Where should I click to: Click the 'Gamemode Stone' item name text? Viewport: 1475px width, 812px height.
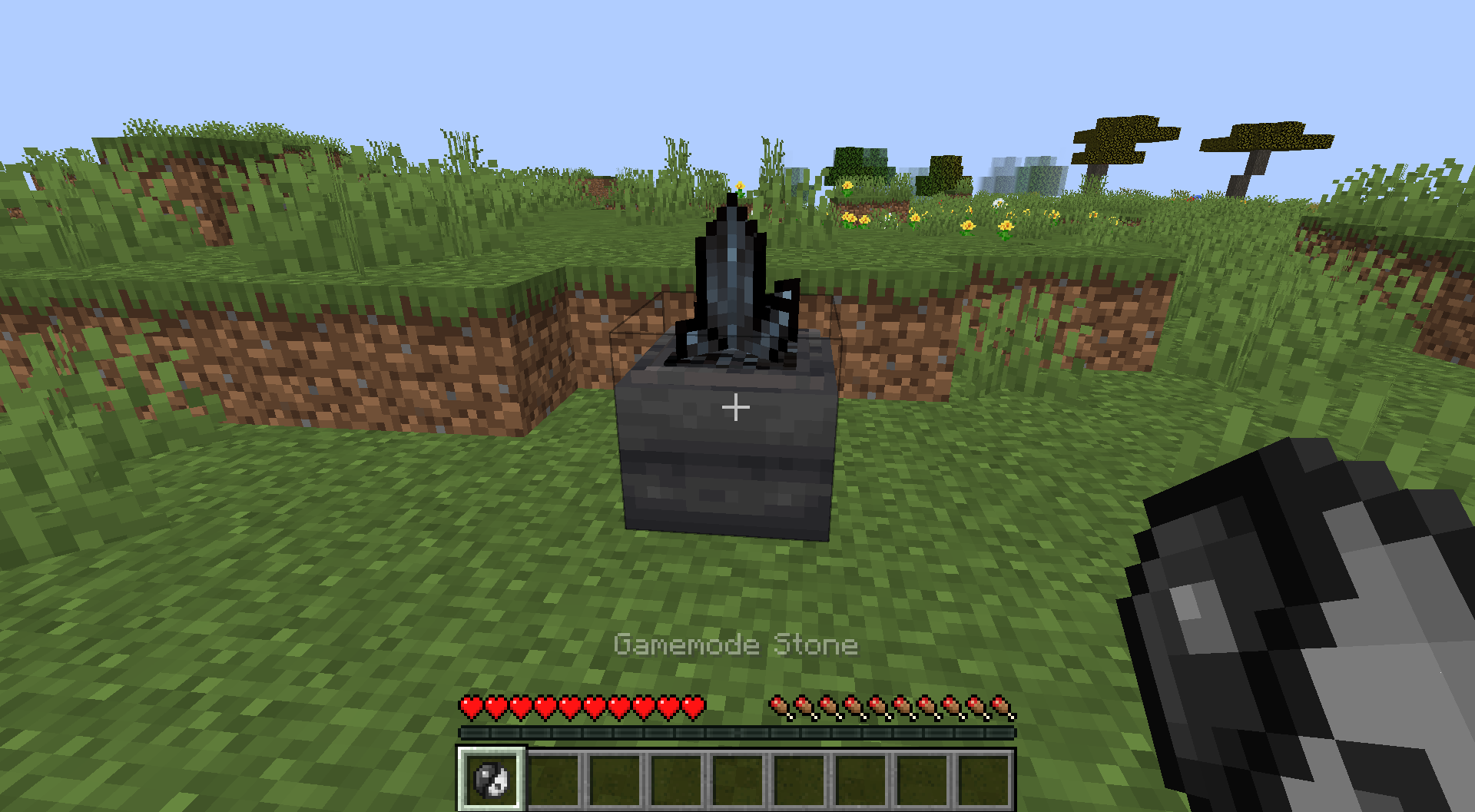(736, 645)
